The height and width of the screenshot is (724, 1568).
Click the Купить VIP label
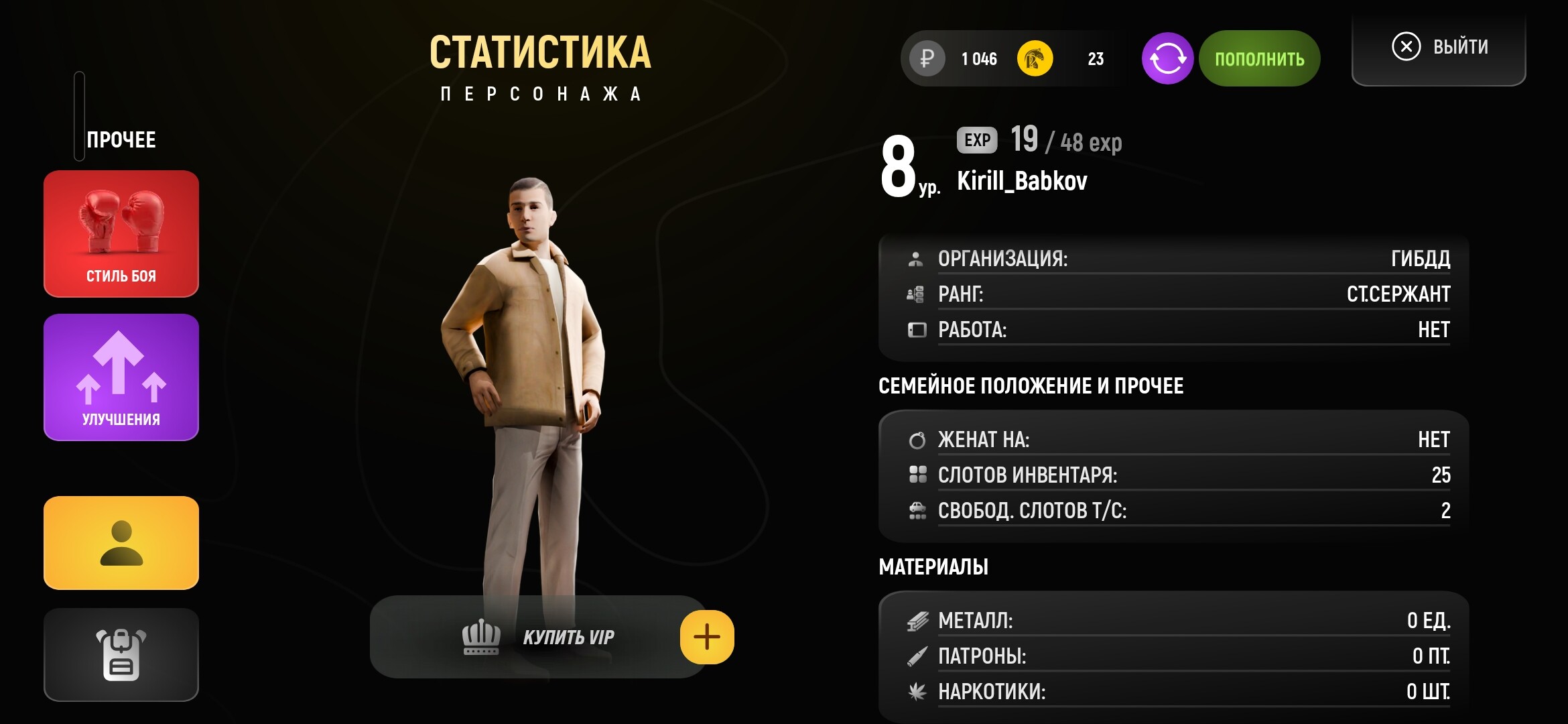pyautogui.click(x=570, y=637)
